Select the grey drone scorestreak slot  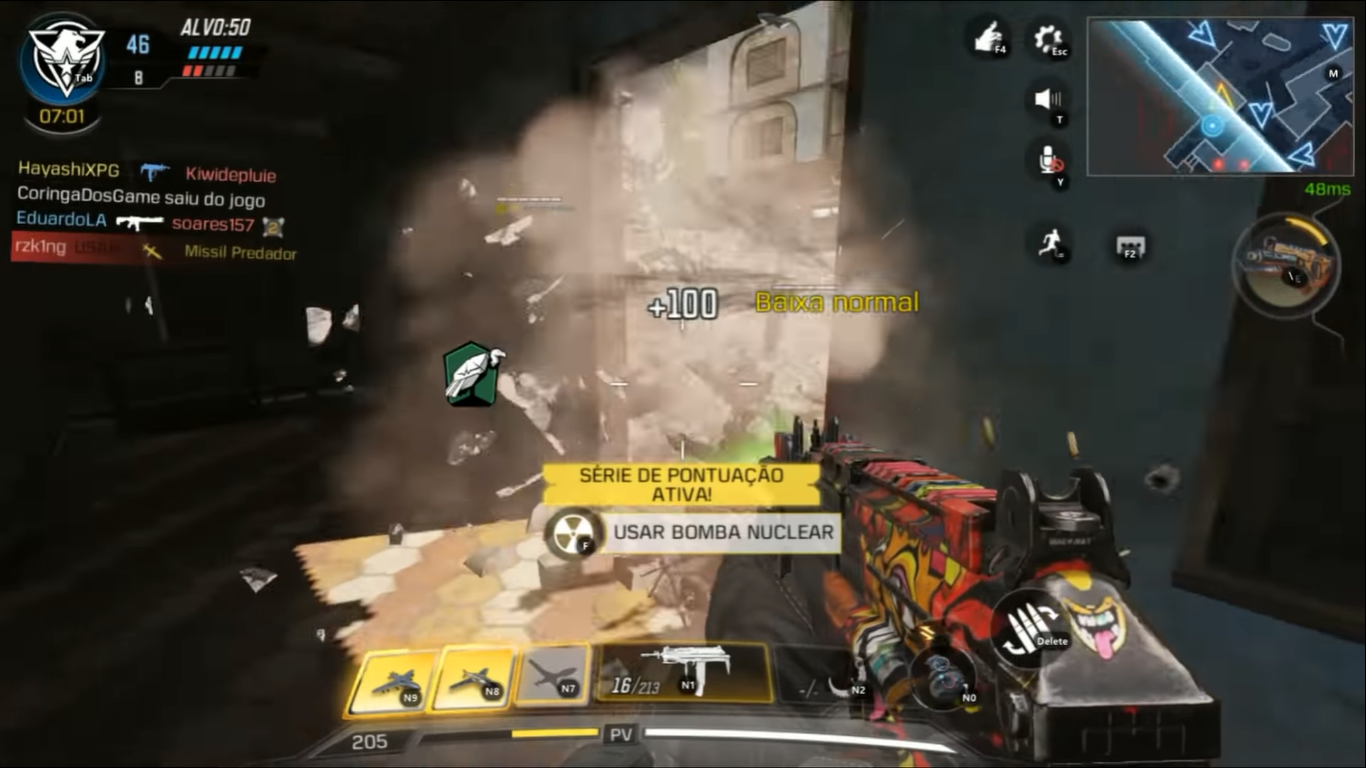553,679
